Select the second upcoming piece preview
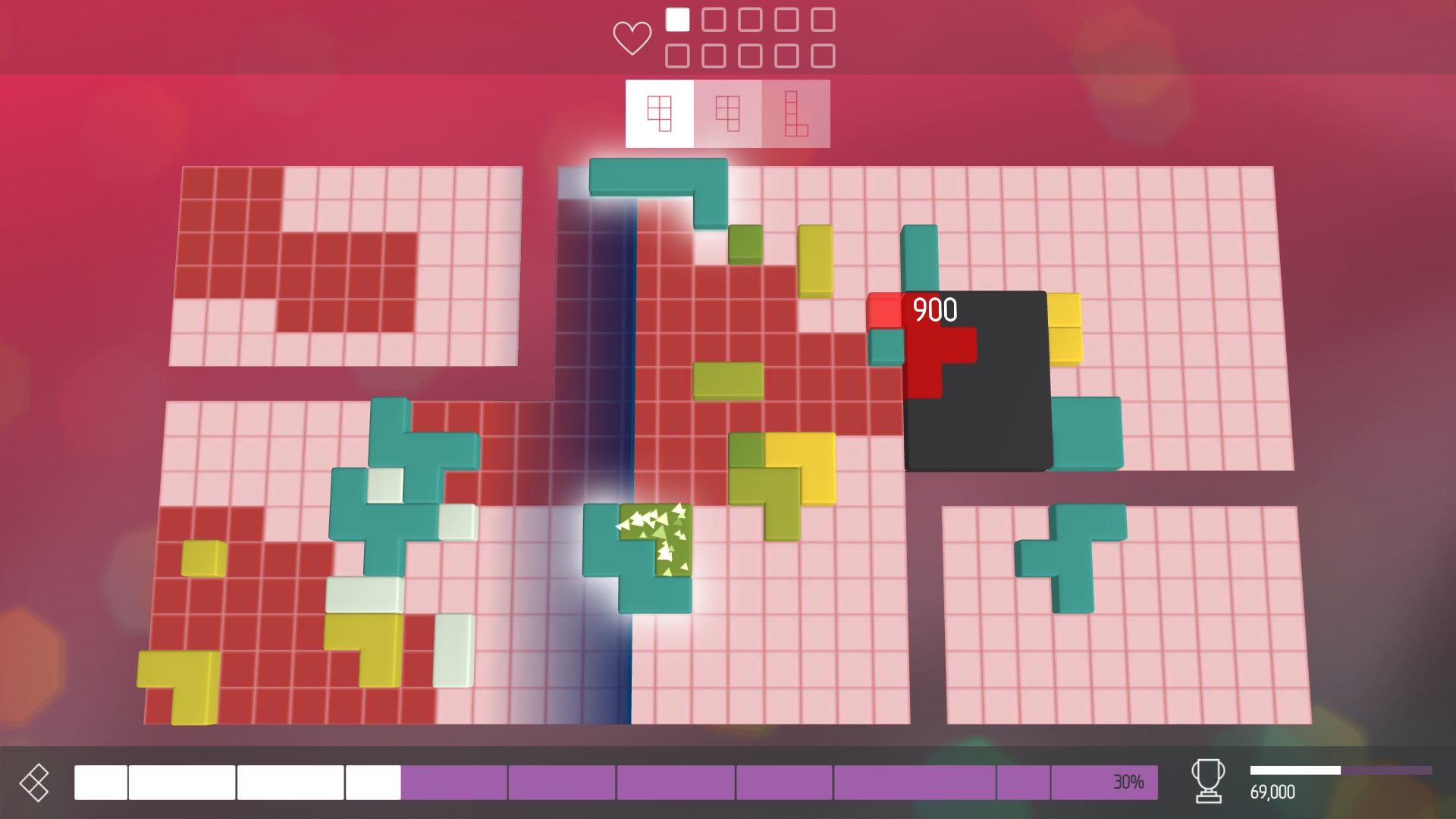1456x819 pixels. pos(726,114)
